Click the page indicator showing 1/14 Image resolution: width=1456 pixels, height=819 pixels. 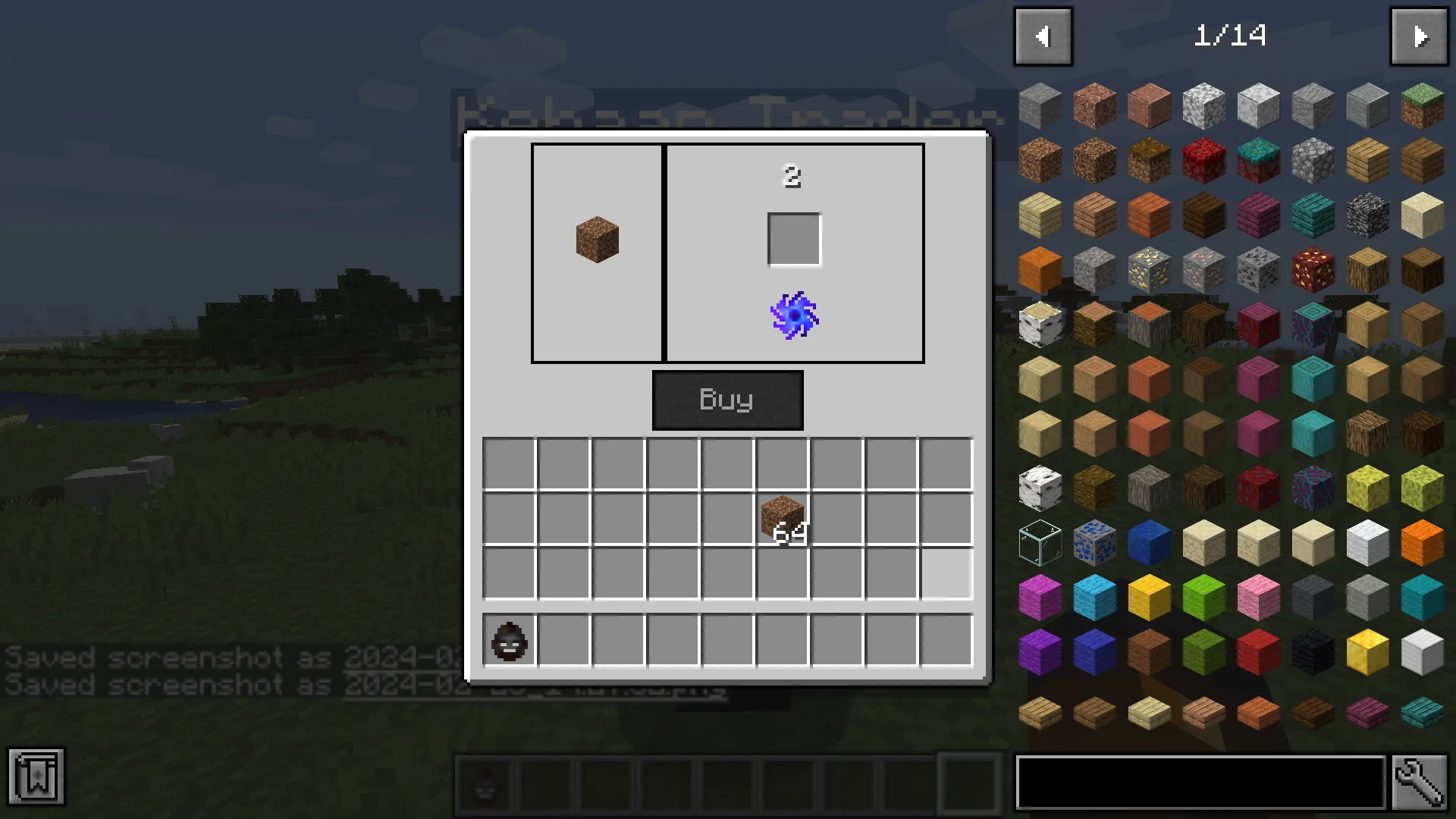tap(1232, 36)
